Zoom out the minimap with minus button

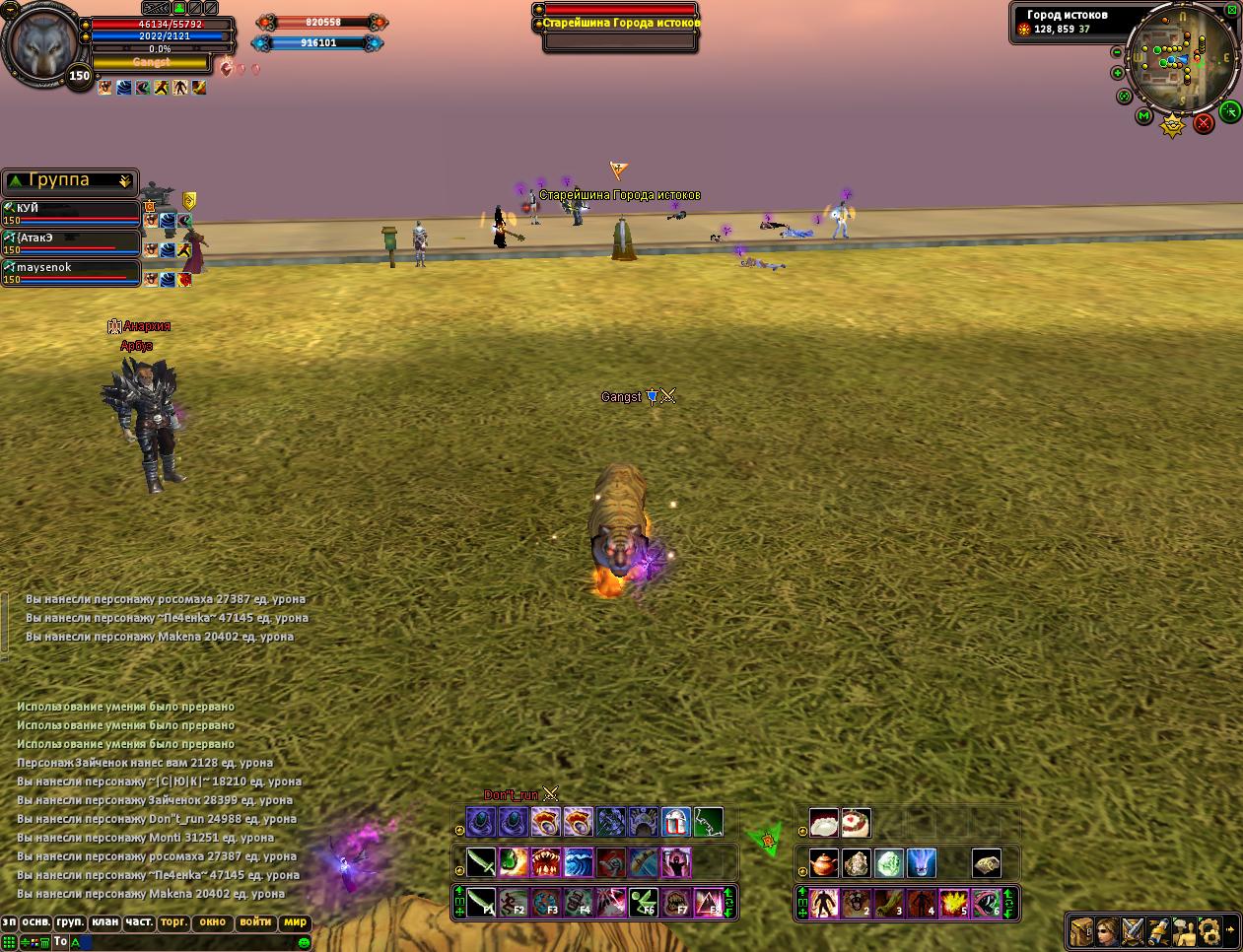point(1117,52)
